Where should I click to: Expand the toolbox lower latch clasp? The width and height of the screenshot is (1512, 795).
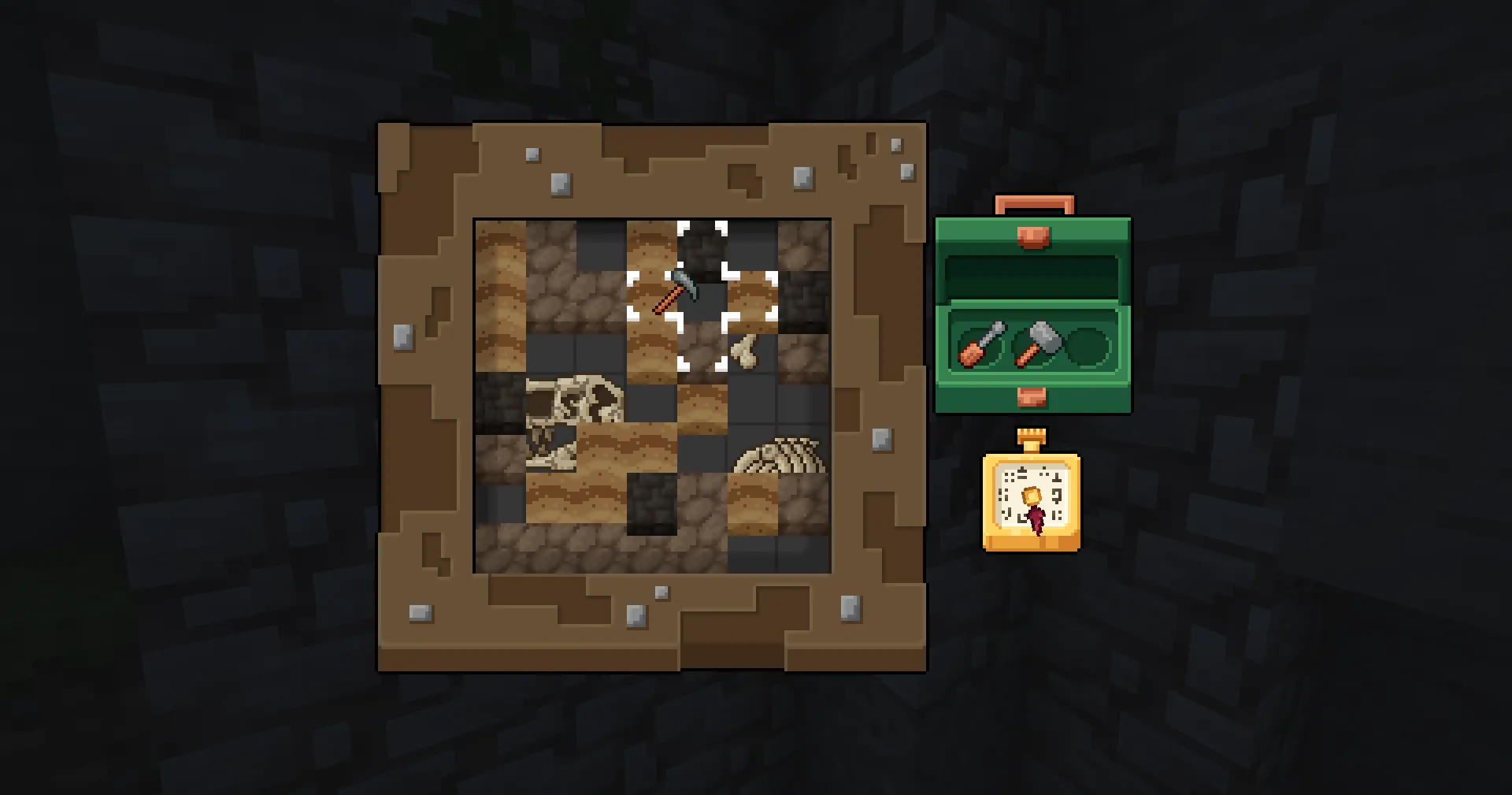click(x=1032, y=398)
